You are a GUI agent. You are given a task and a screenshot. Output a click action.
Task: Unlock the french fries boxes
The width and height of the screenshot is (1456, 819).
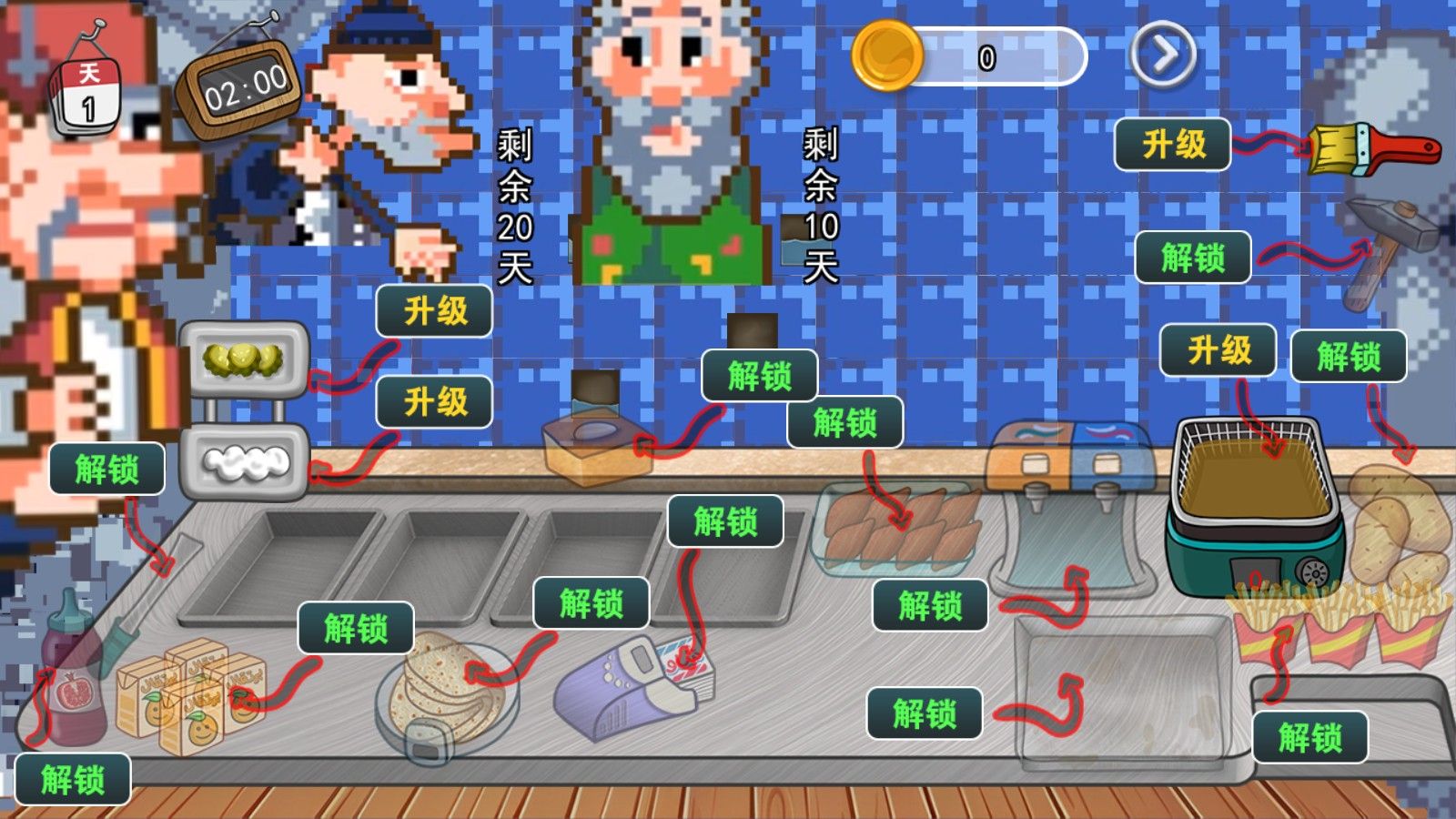point(1309,737)
